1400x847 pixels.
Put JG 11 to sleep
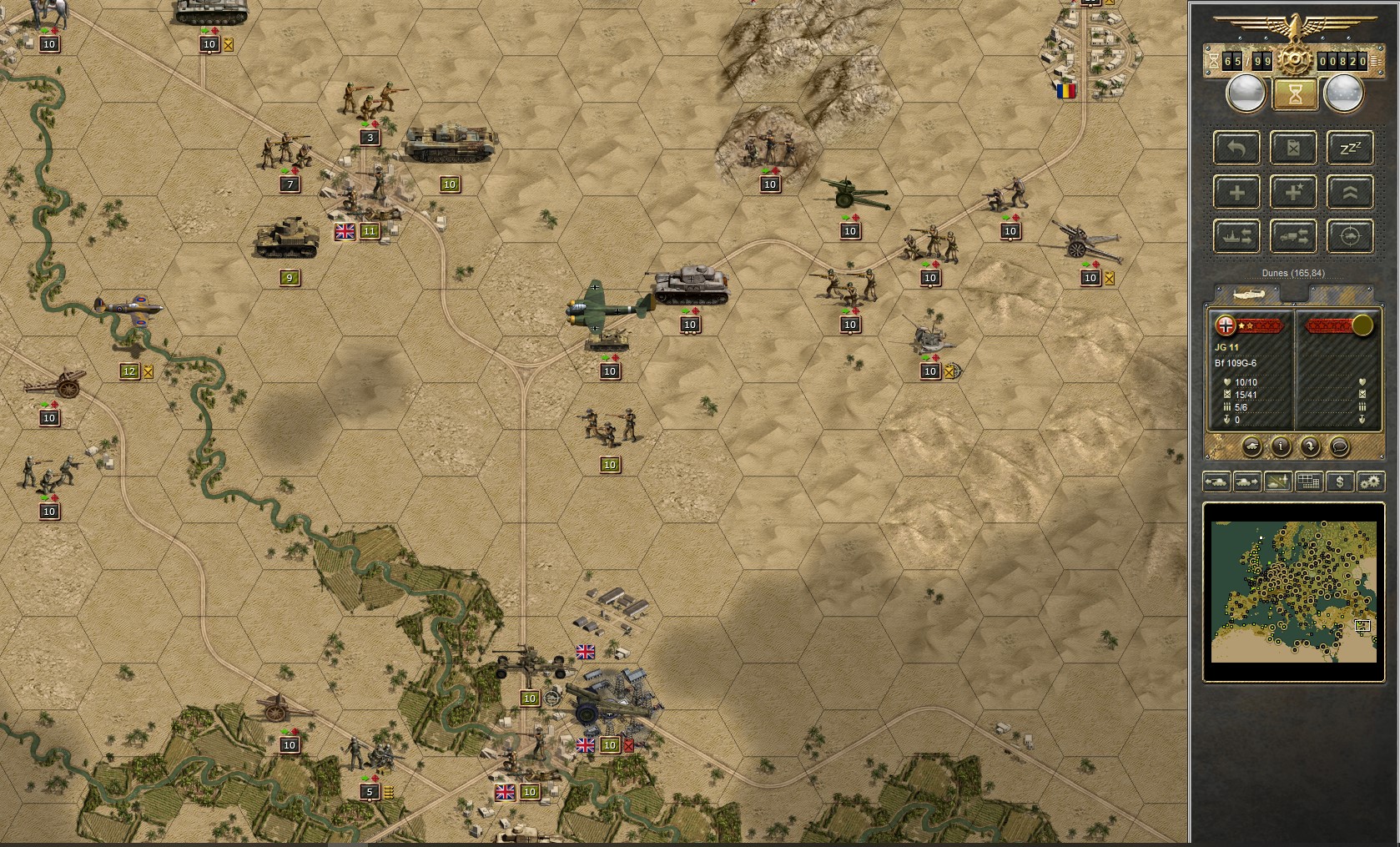(x=1352, y=148)
